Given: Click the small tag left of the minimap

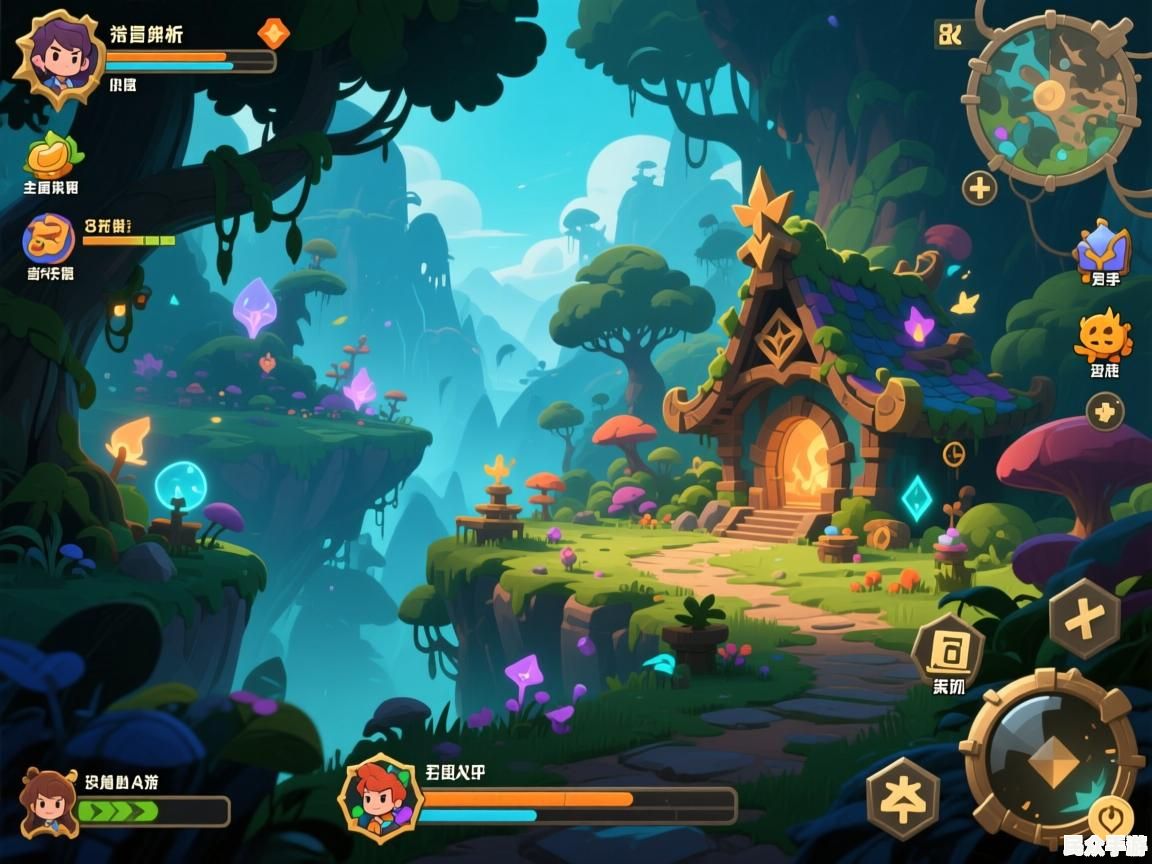Looking at the screenshot, I should [x=949, y=35].
